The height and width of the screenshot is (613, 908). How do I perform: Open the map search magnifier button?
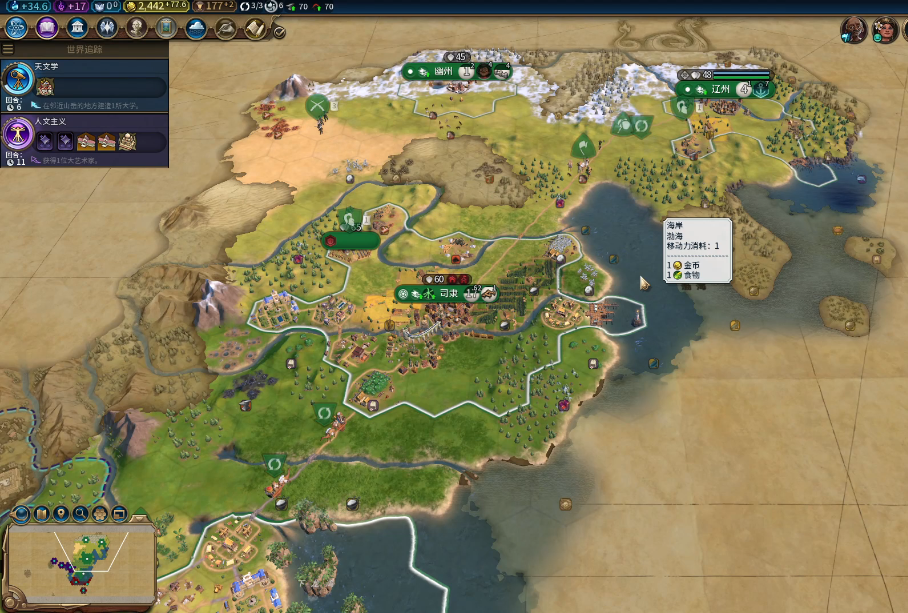coord(81,514)
